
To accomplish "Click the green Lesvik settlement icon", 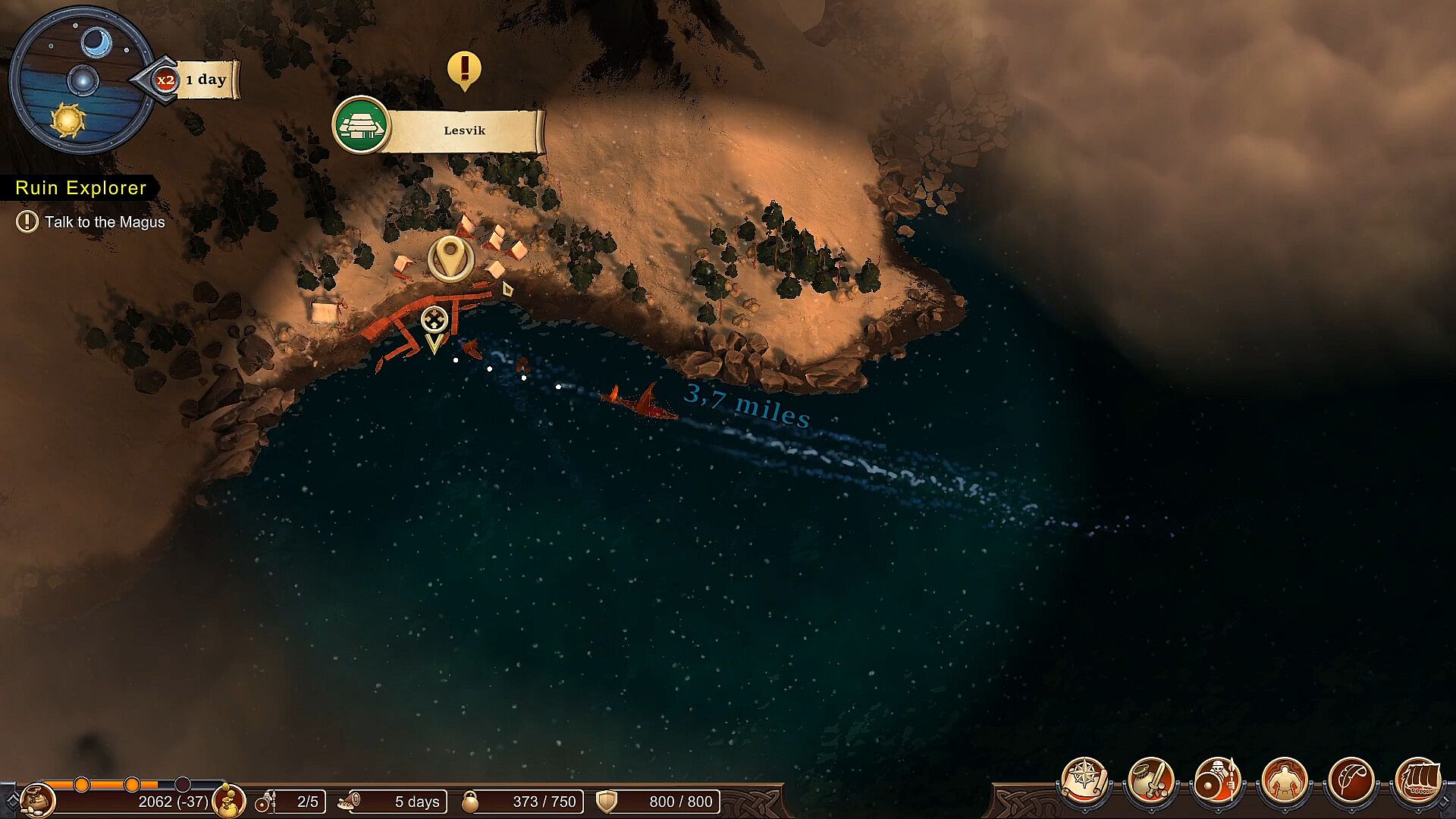I will (361, 125).
